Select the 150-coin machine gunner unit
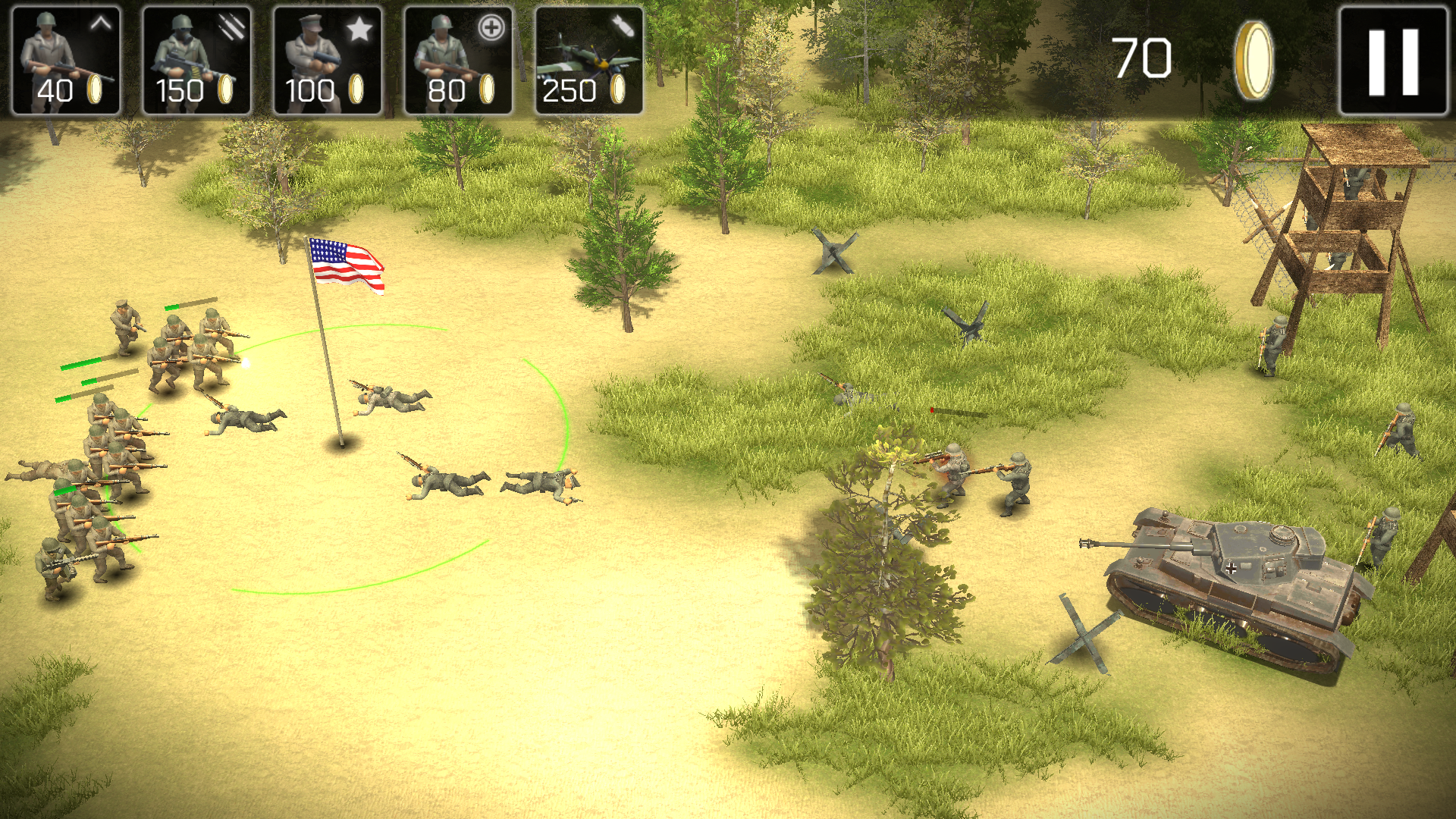 pos(196,61)
